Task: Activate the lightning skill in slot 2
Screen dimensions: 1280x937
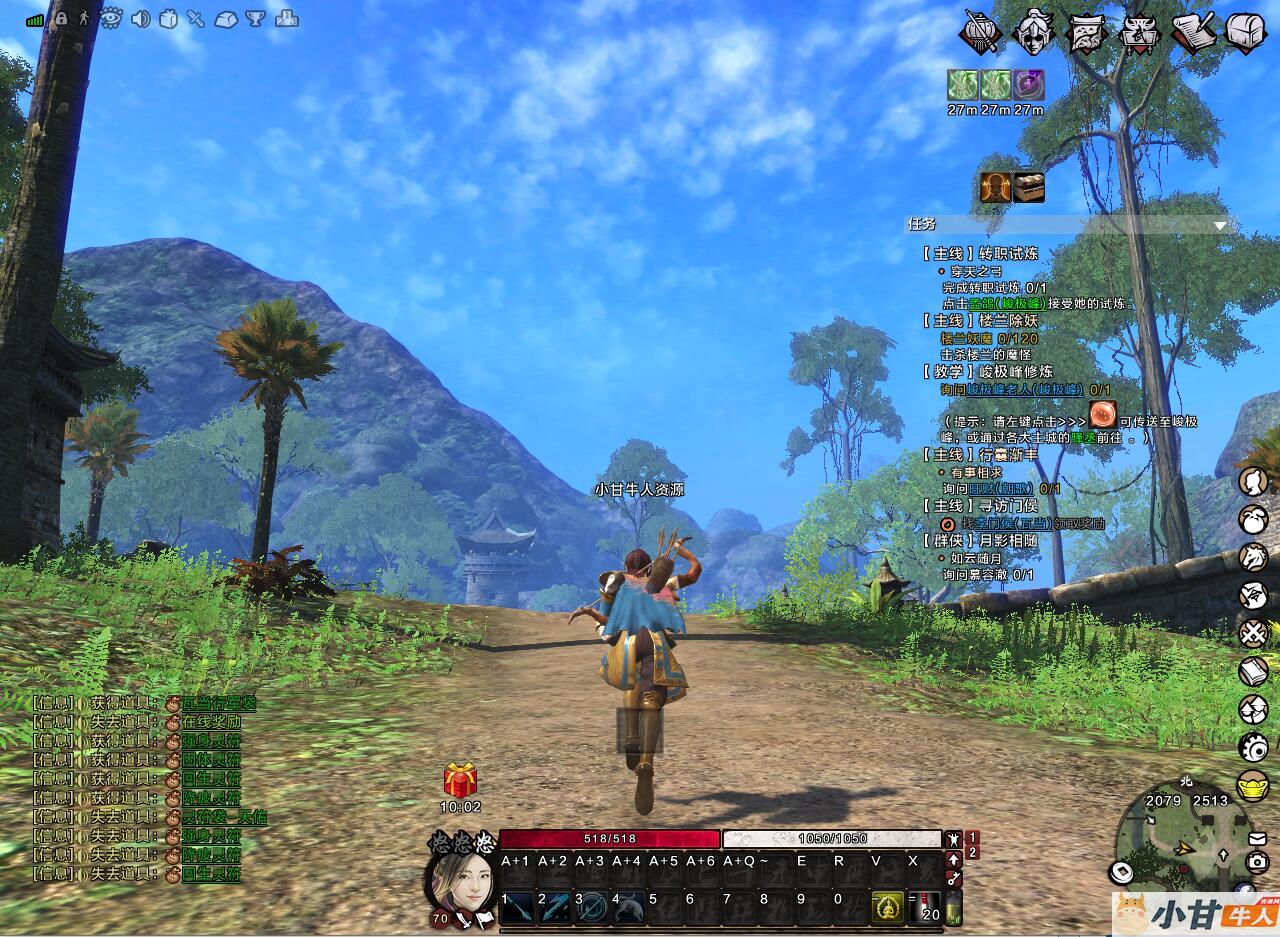Action: (554, 907)
